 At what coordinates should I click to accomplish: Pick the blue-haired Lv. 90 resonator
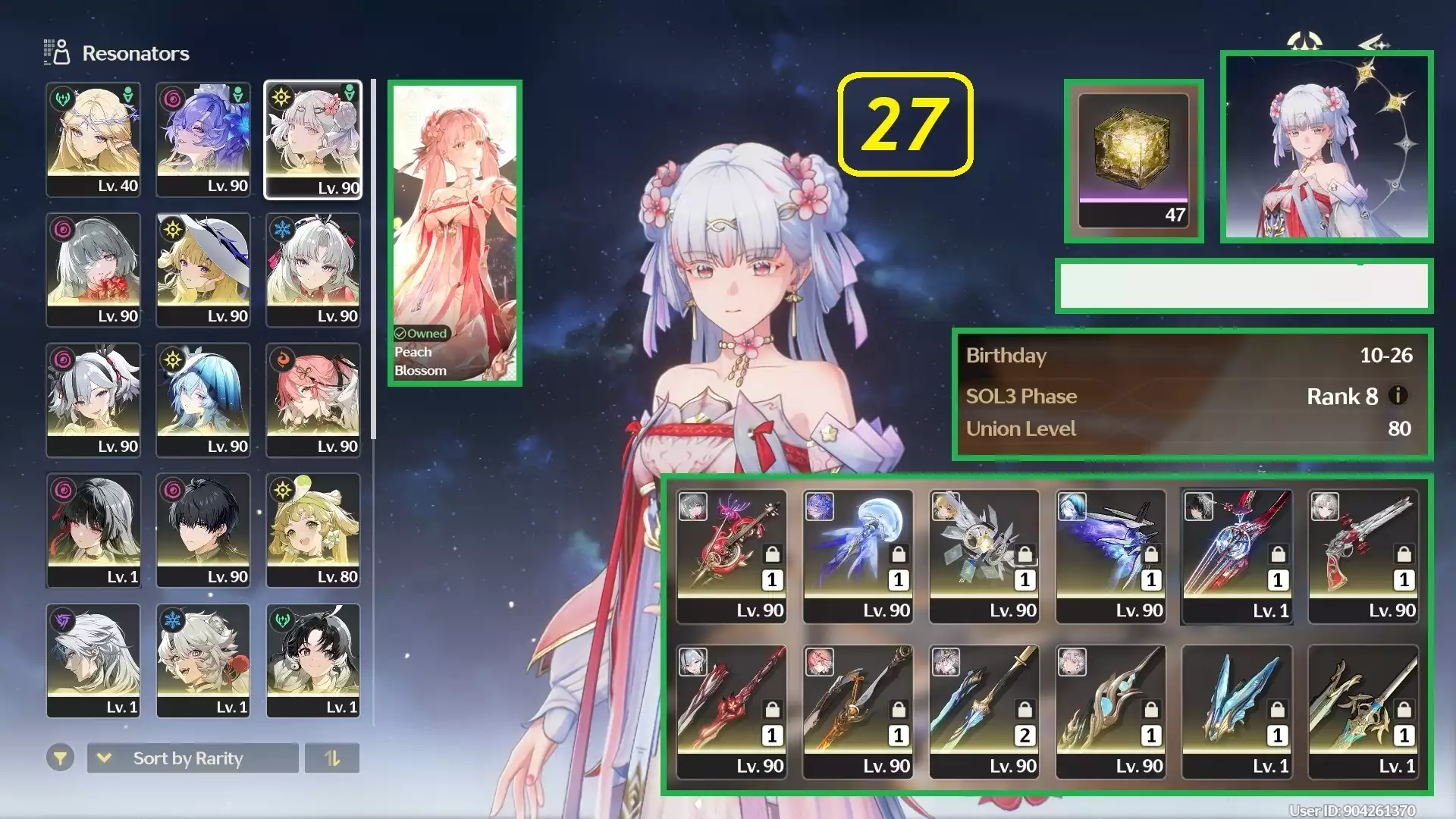[x=203, y=400]
